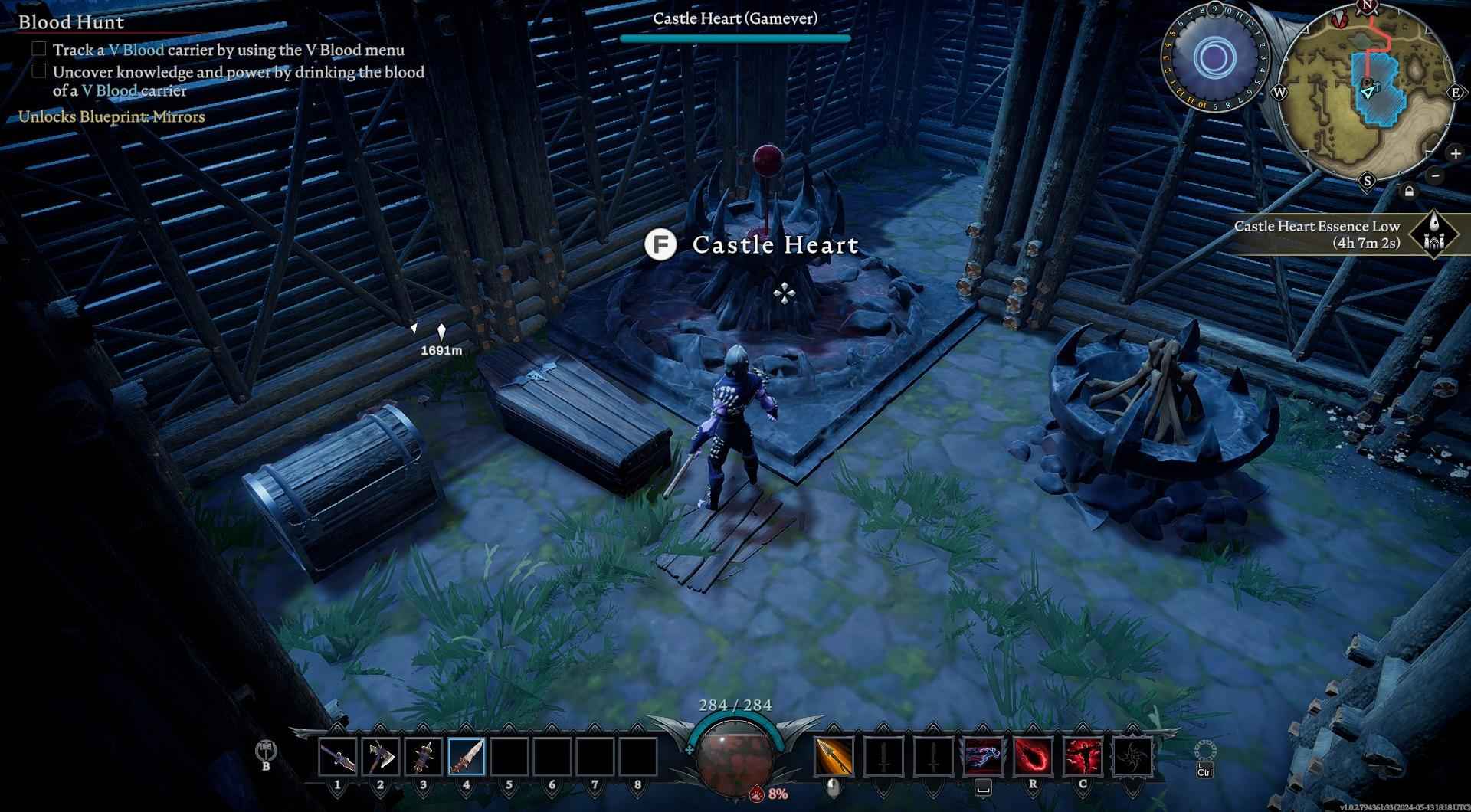This screenshot has height=812, width=1471.
Task: Click the Track a V Blood carrier objective
Action: [228, 50]
